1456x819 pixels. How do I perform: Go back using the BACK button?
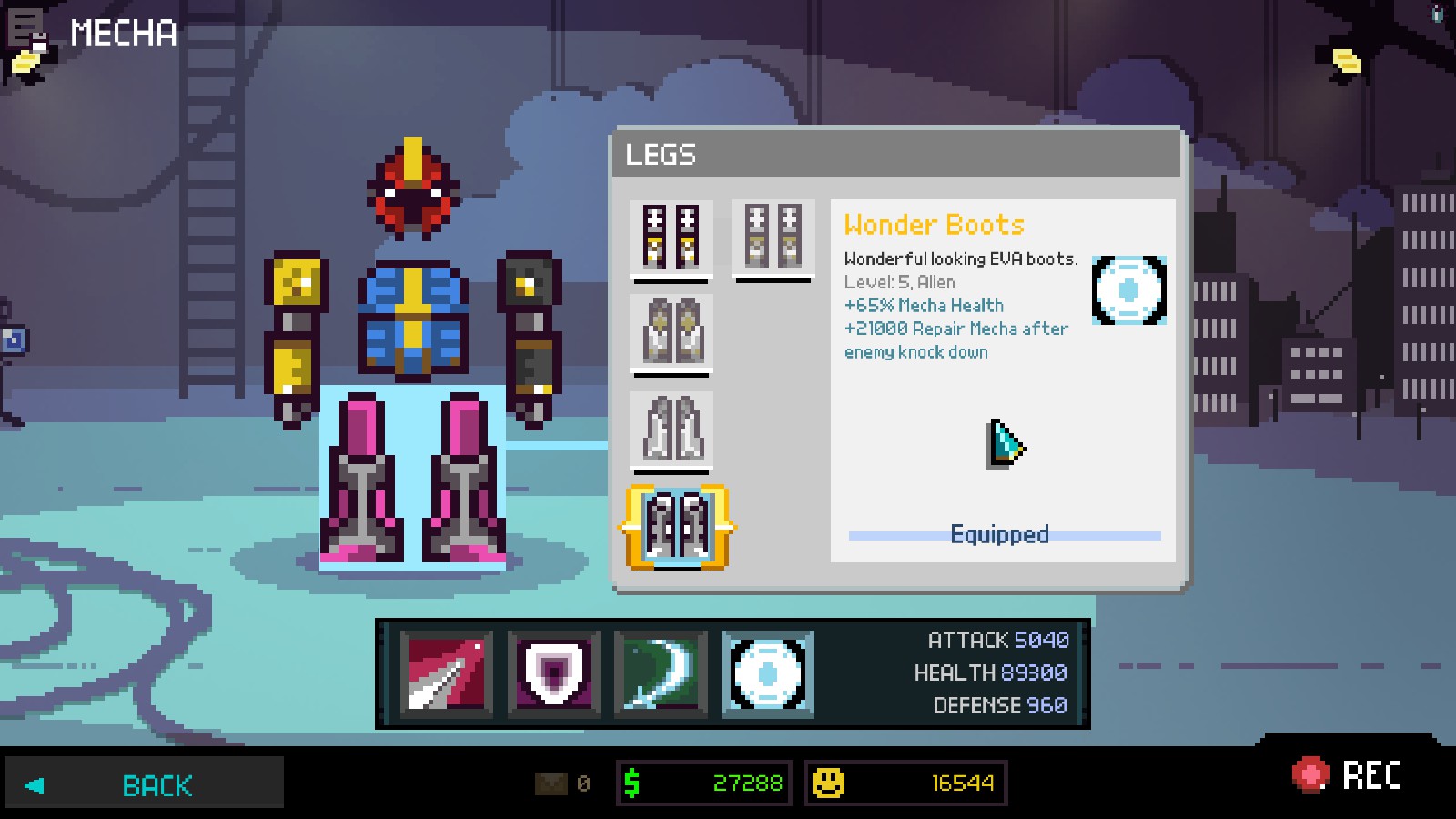(x=144, y=784)
